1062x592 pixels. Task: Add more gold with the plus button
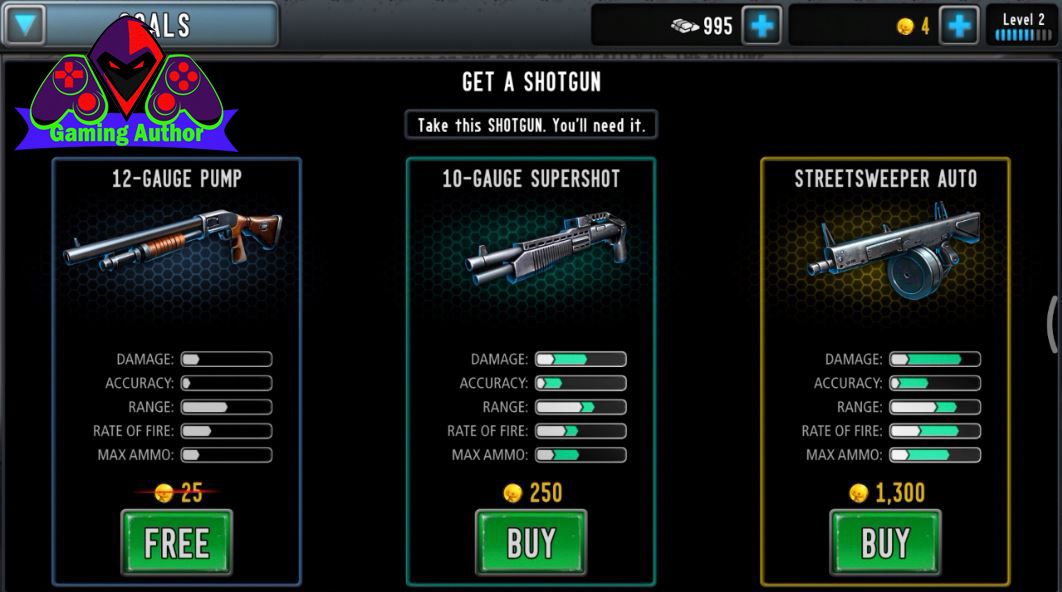point(959,26)
